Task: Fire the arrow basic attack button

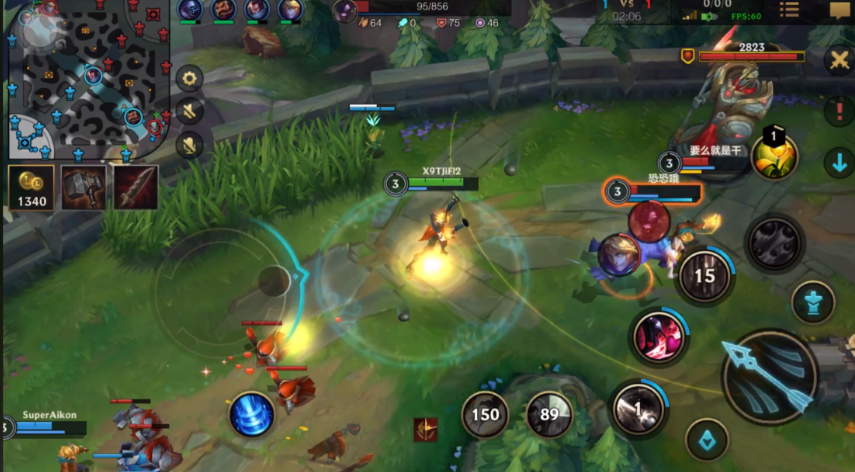Action: [769, 376]
